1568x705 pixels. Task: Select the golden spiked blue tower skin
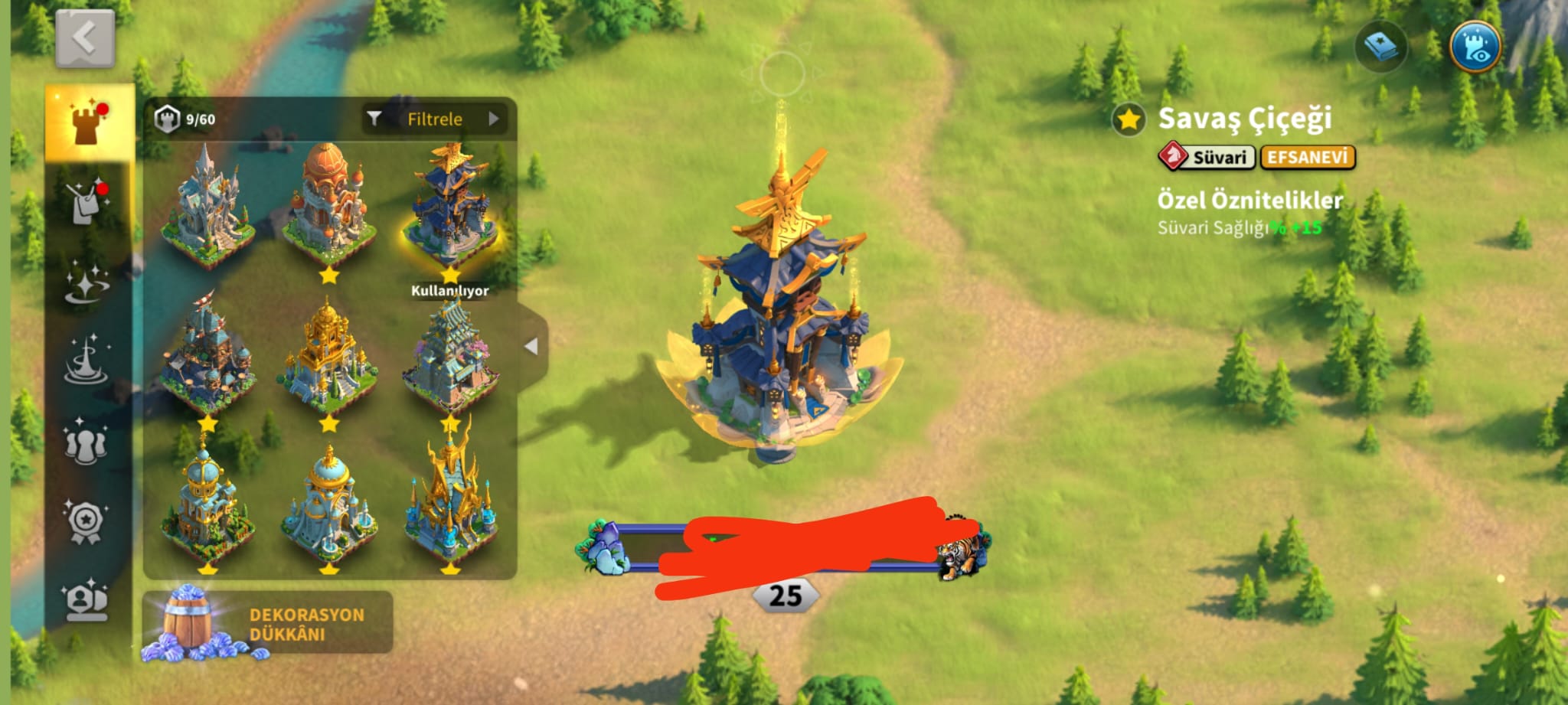(x=450, y=498)
